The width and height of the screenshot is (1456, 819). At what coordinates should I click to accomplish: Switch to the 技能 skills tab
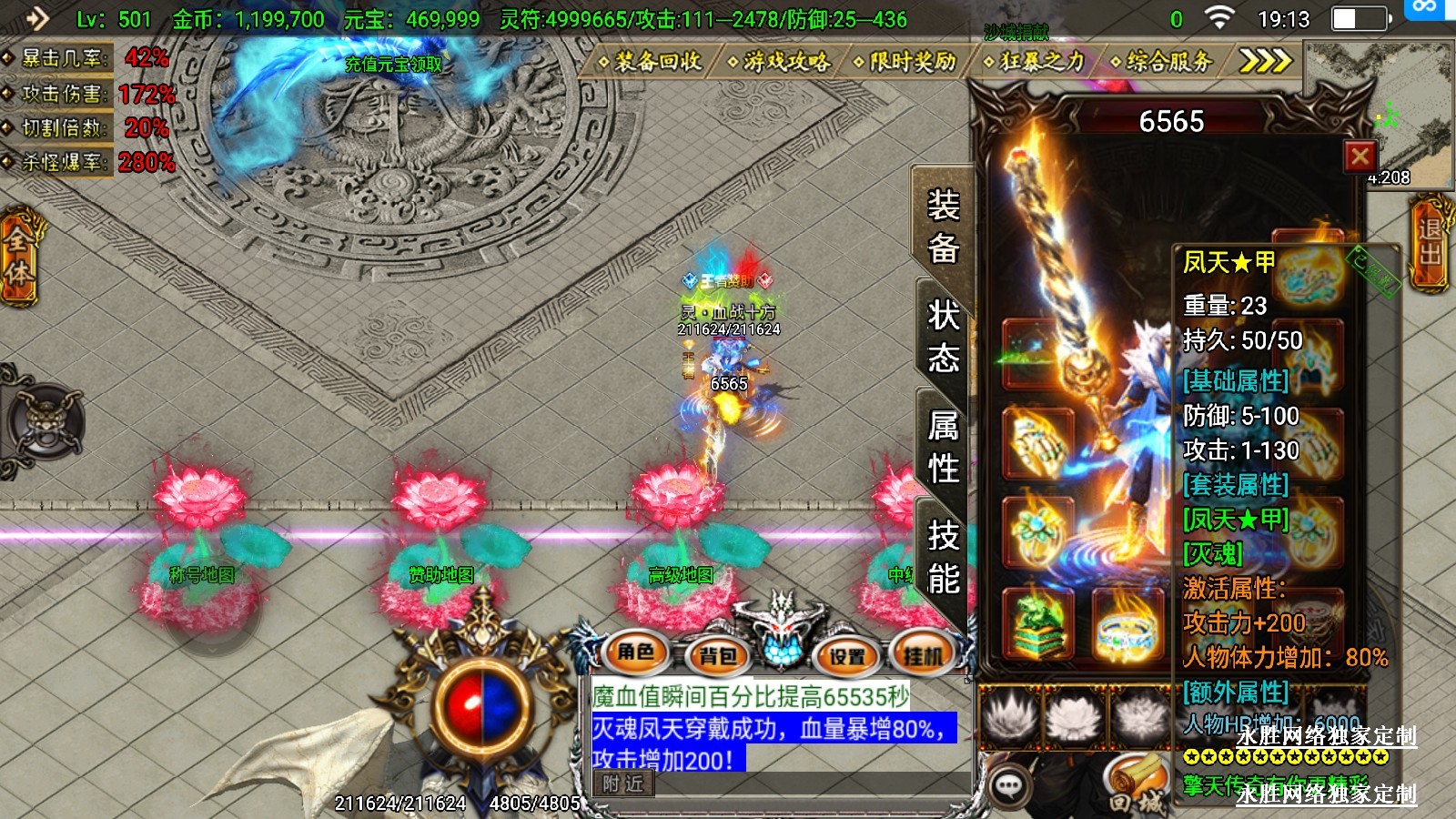943,557
